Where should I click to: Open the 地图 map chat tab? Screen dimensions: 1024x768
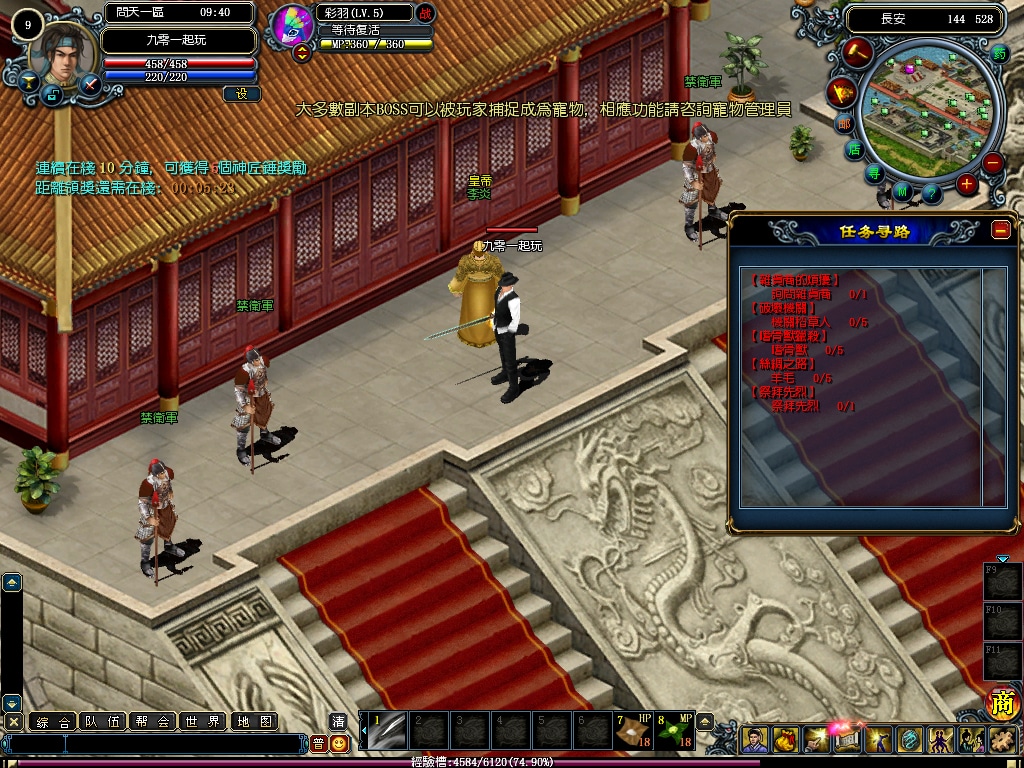253,721
